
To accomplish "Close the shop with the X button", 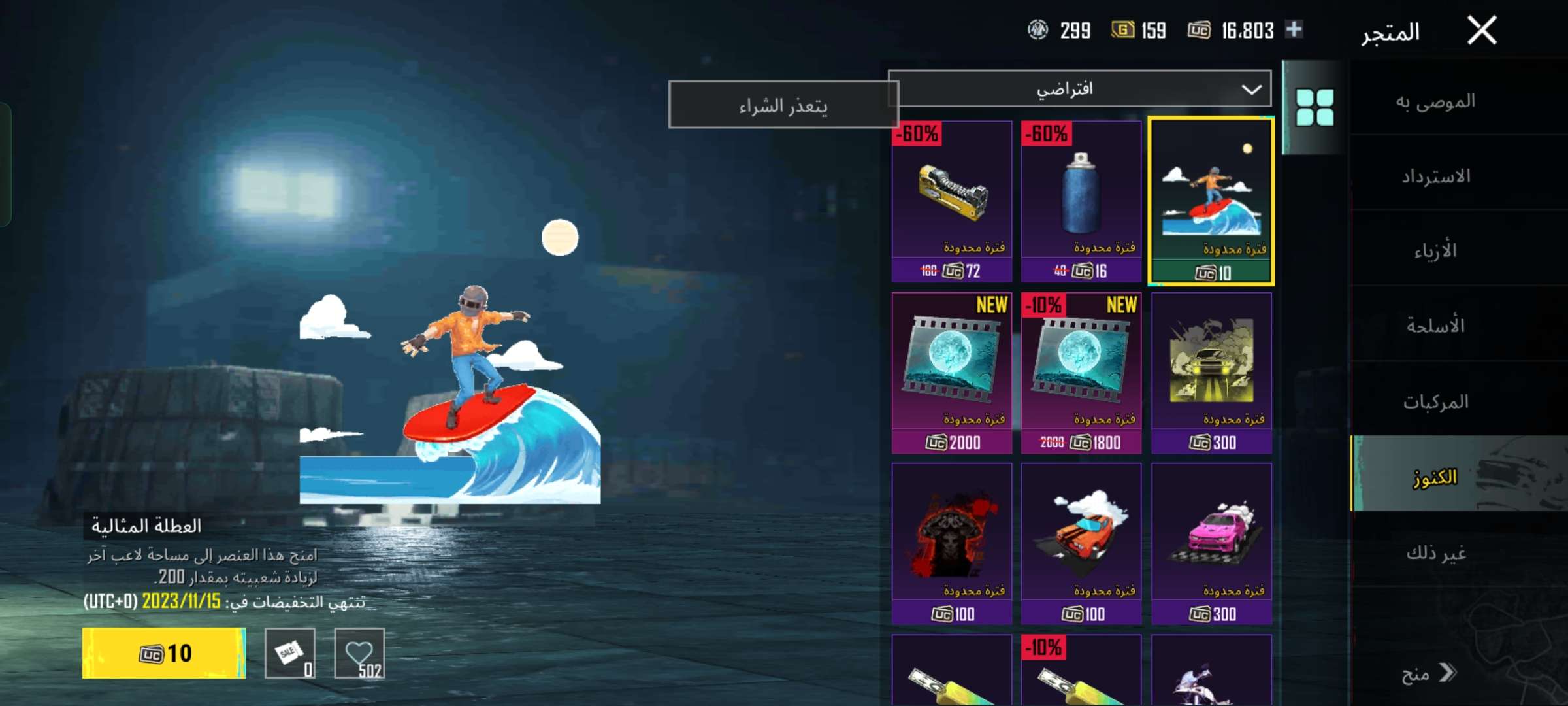I will point(1481,31).
